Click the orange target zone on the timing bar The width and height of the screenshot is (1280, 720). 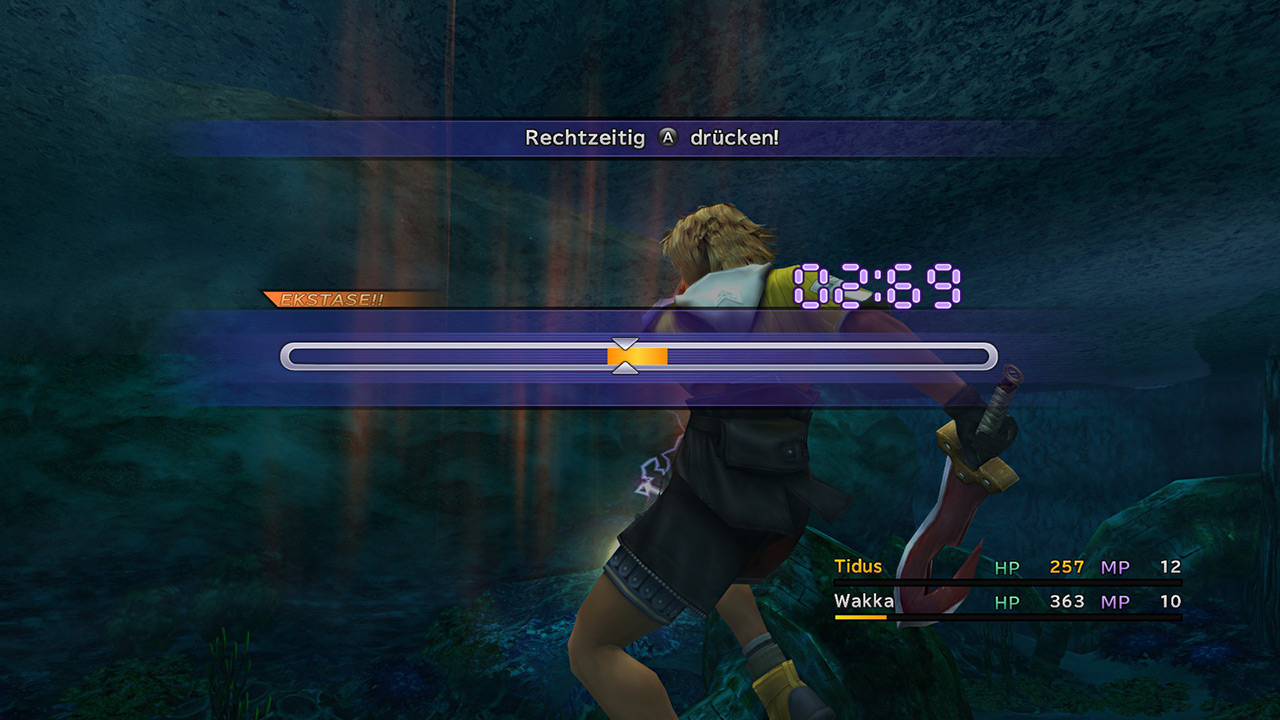638,356
